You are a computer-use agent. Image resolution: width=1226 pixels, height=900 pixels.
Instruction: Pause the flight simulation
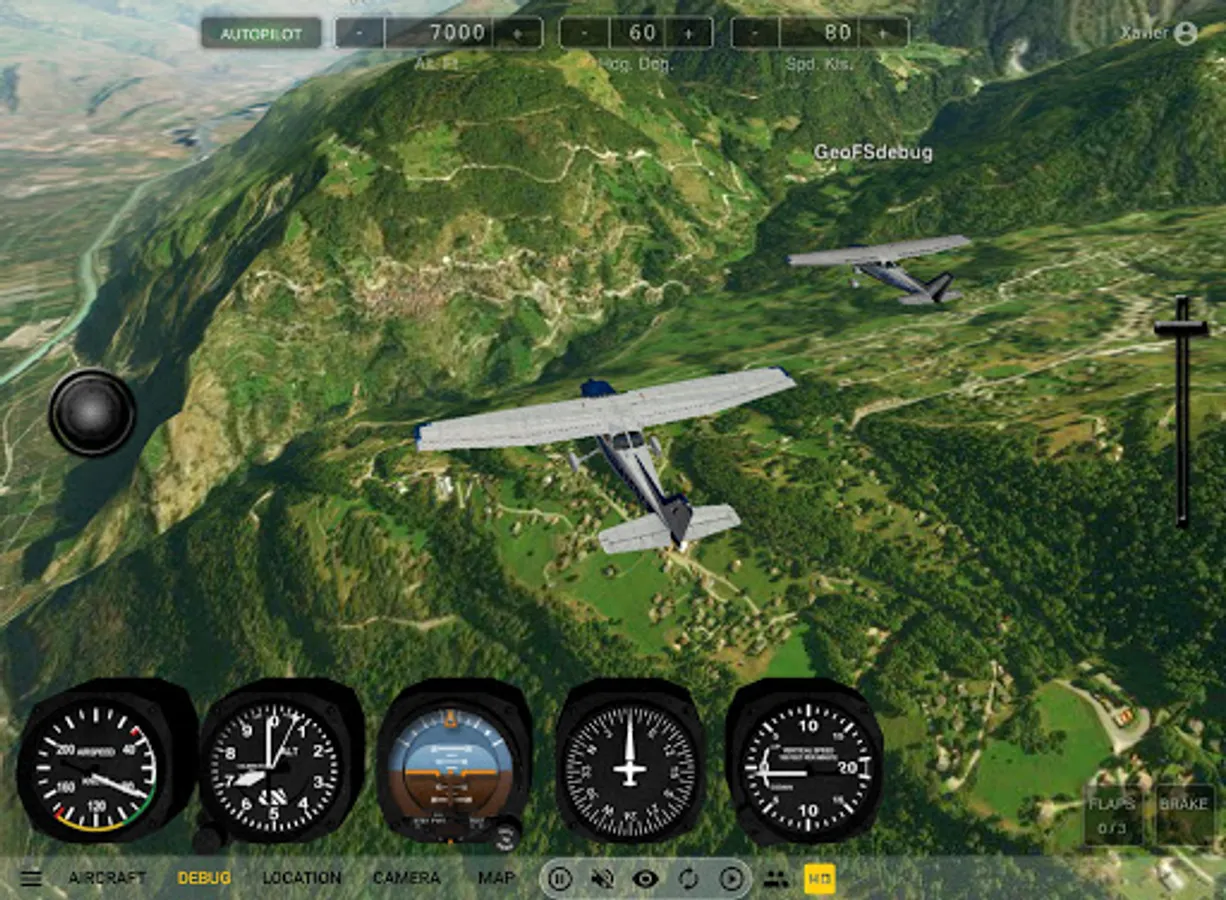tap(560, 879)
